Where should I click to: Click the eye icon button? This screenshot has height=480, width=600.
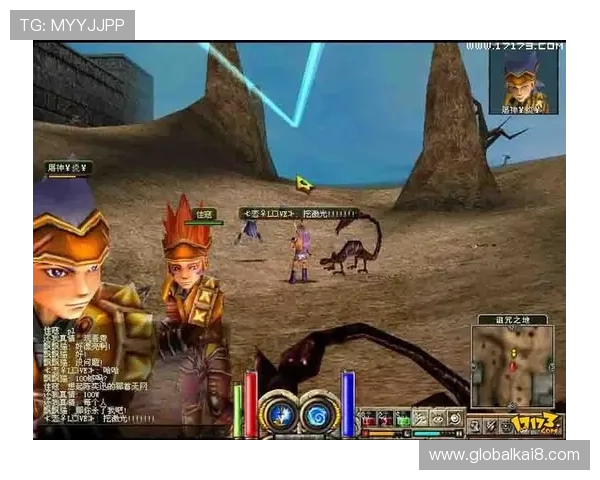pyautogui.click(x=438, y=419)
